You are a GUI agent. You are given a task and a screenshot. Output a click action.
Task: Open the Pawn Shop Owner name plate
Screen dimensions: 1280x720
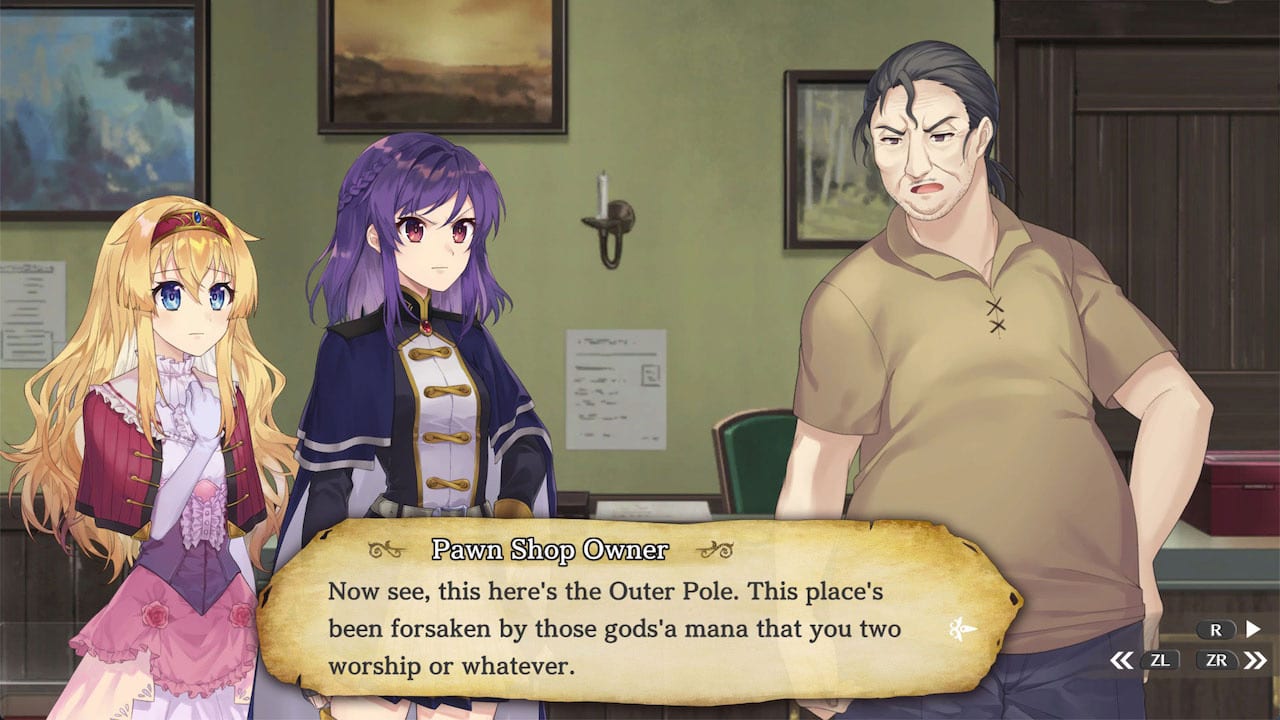(552, 549)
